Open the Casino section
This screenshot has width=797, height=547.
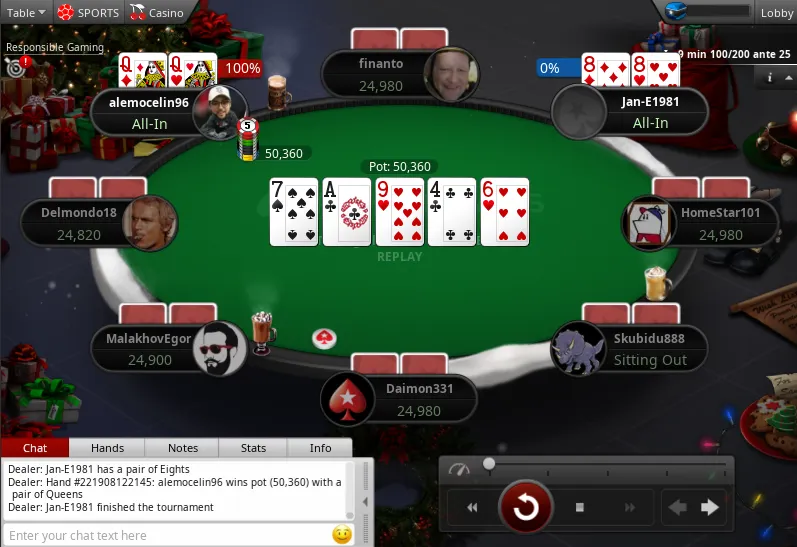(158, 13)
